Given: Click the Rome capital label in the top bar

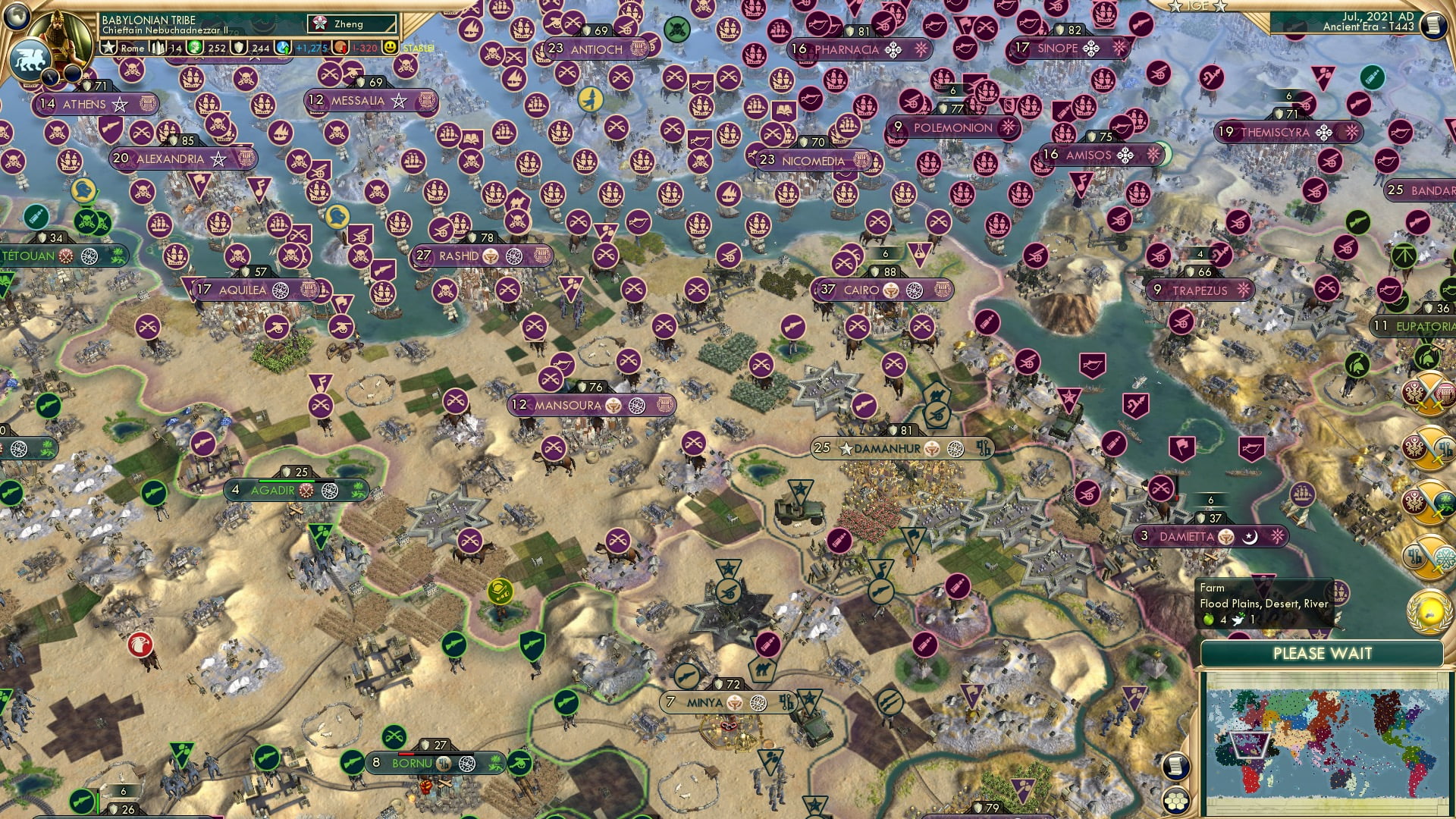Looking at the screenshot, I should [x=133, y=49].
